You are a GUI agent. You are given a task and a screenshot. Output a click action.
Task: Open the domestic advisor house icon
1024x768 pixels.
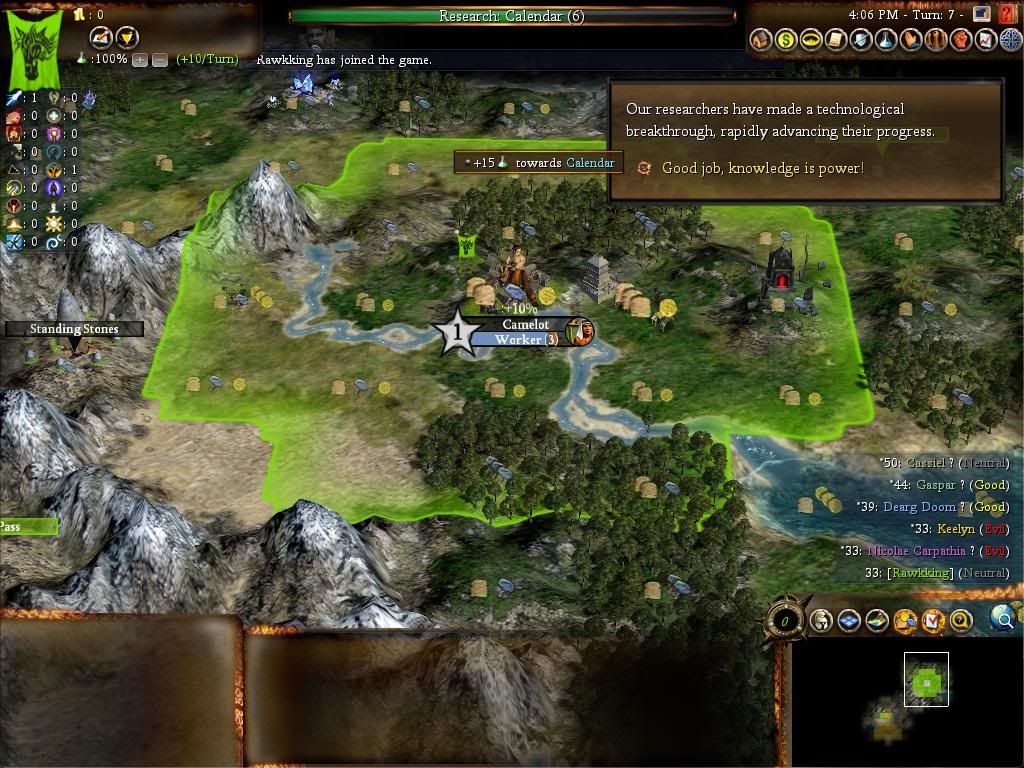(761, 40)
